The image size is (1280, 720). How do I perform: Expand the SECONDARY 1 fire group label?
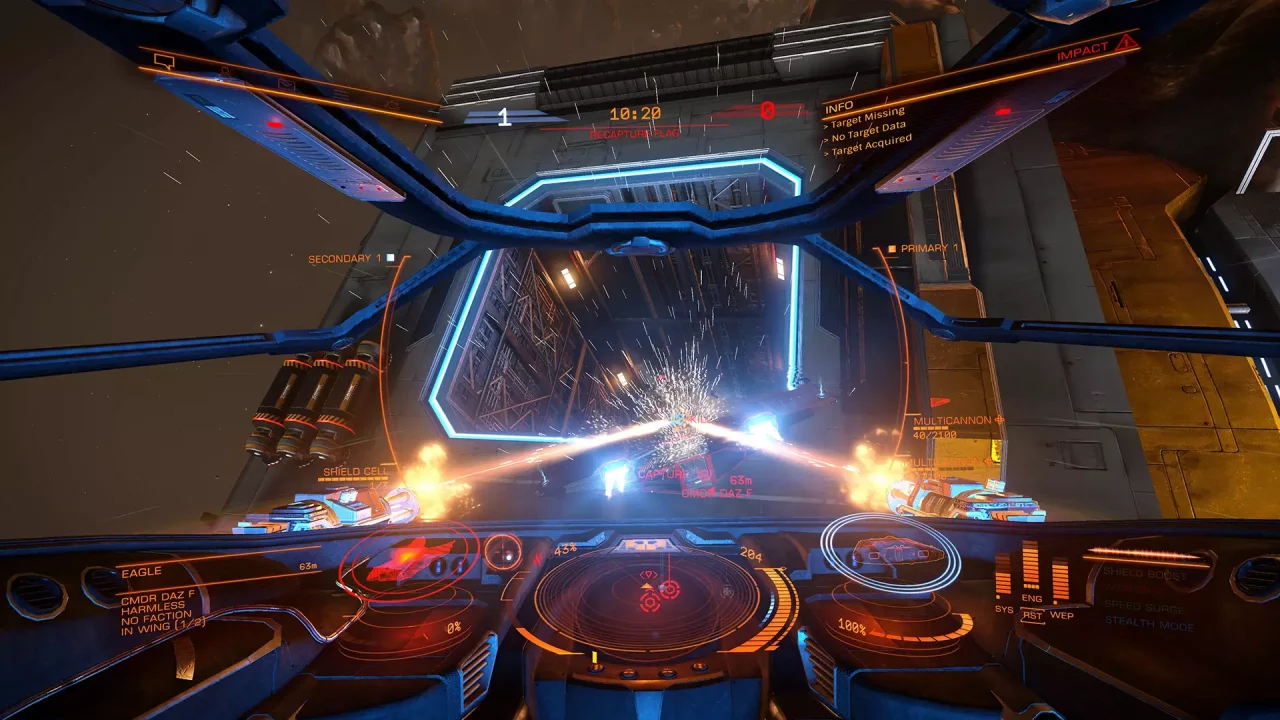pos(345,257)
